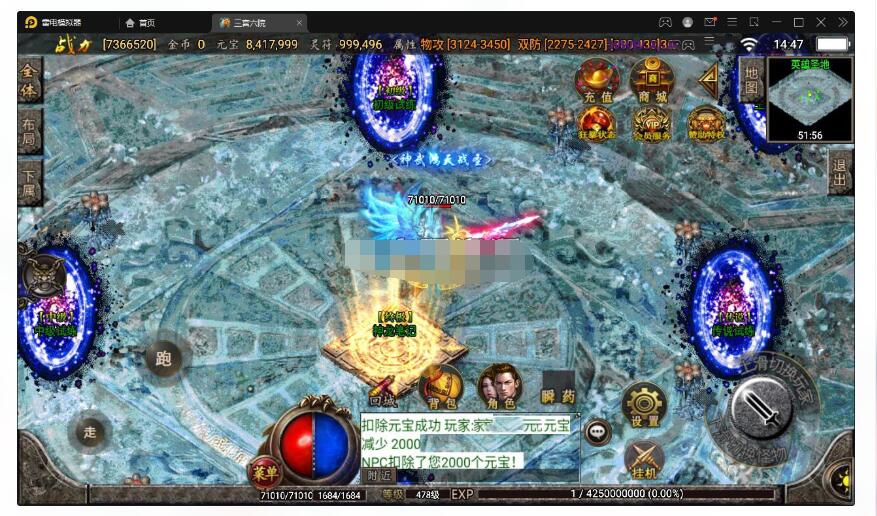The height and width of the screenshot is (516, 877).
Task: Toggle the 跑 run button
Action: (x=164, y=358)
